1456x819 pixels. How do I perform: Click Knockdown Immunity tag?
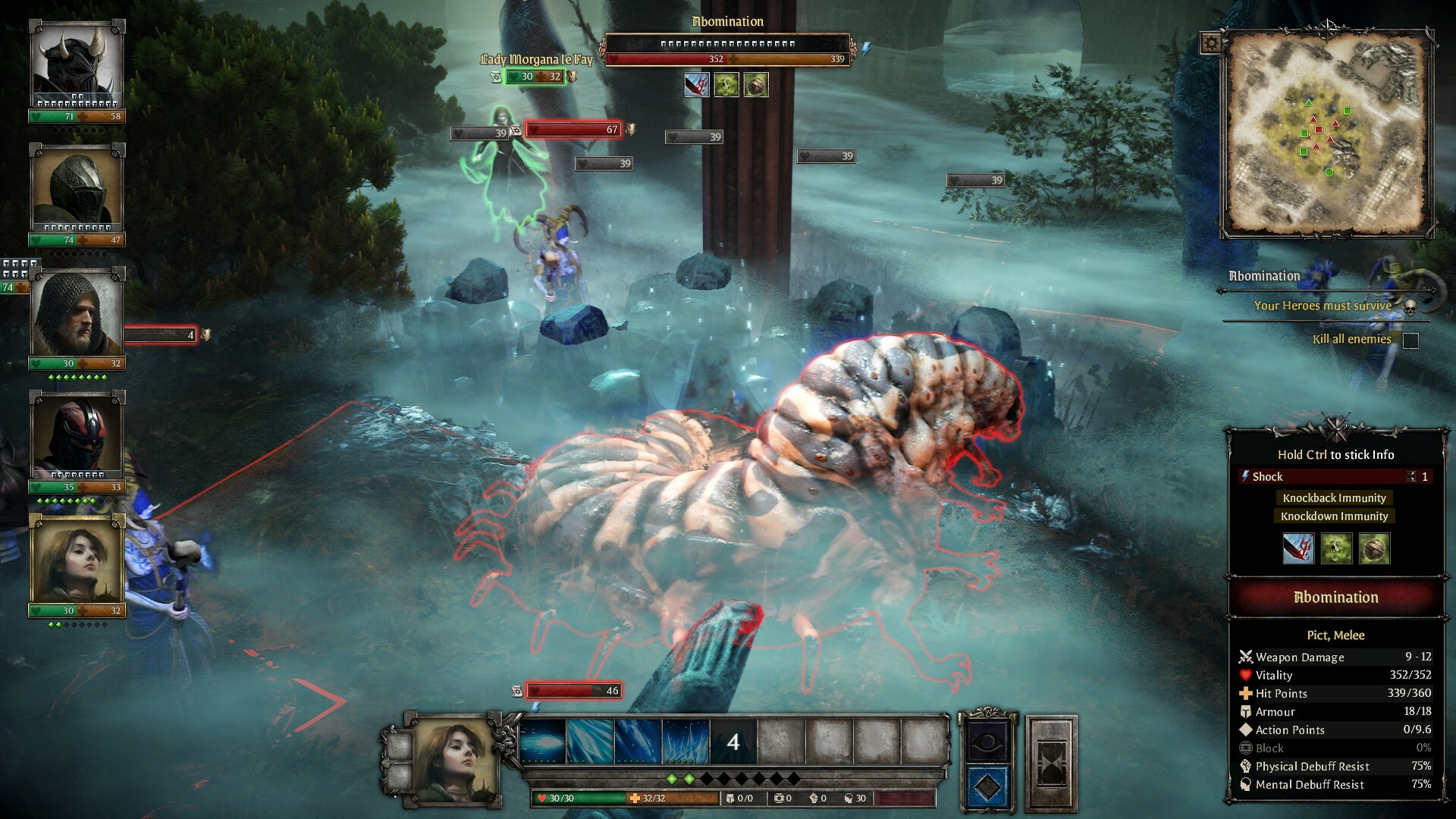click(1334, 516)
